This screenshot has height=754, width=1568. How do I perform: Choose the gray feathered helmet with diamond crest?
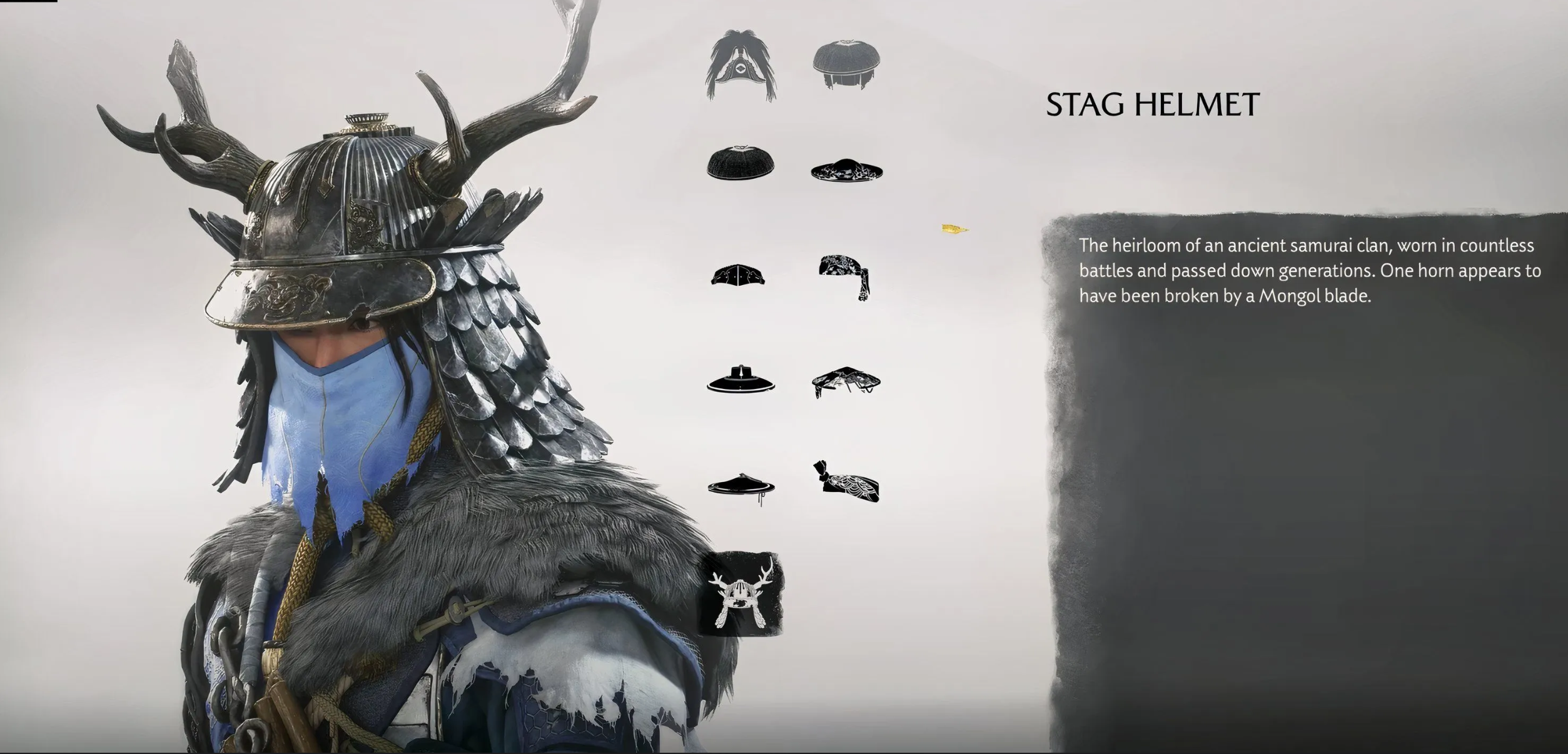pyautogui.click(x=742, y=66)
